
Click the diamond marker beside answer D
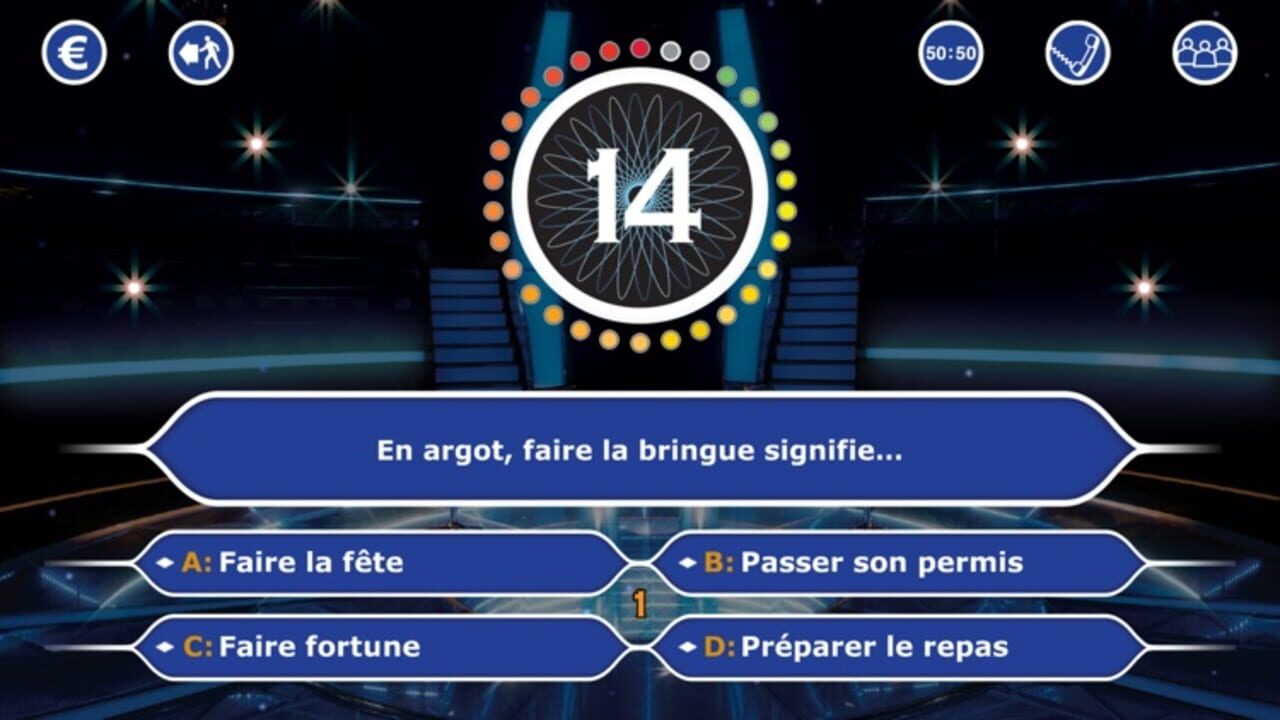686,647
